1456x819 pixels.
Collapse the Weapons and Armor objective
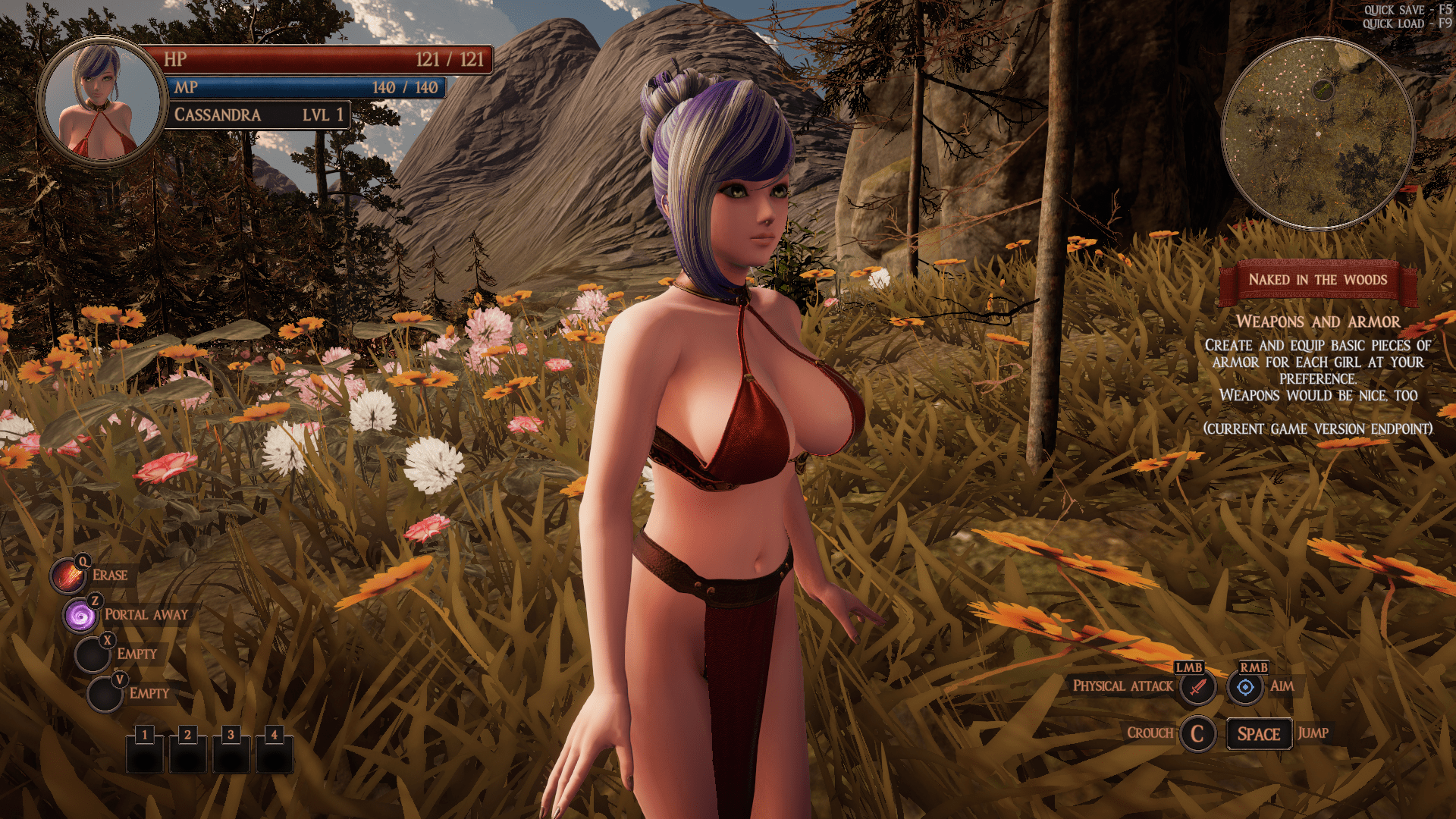[1318, 322]
